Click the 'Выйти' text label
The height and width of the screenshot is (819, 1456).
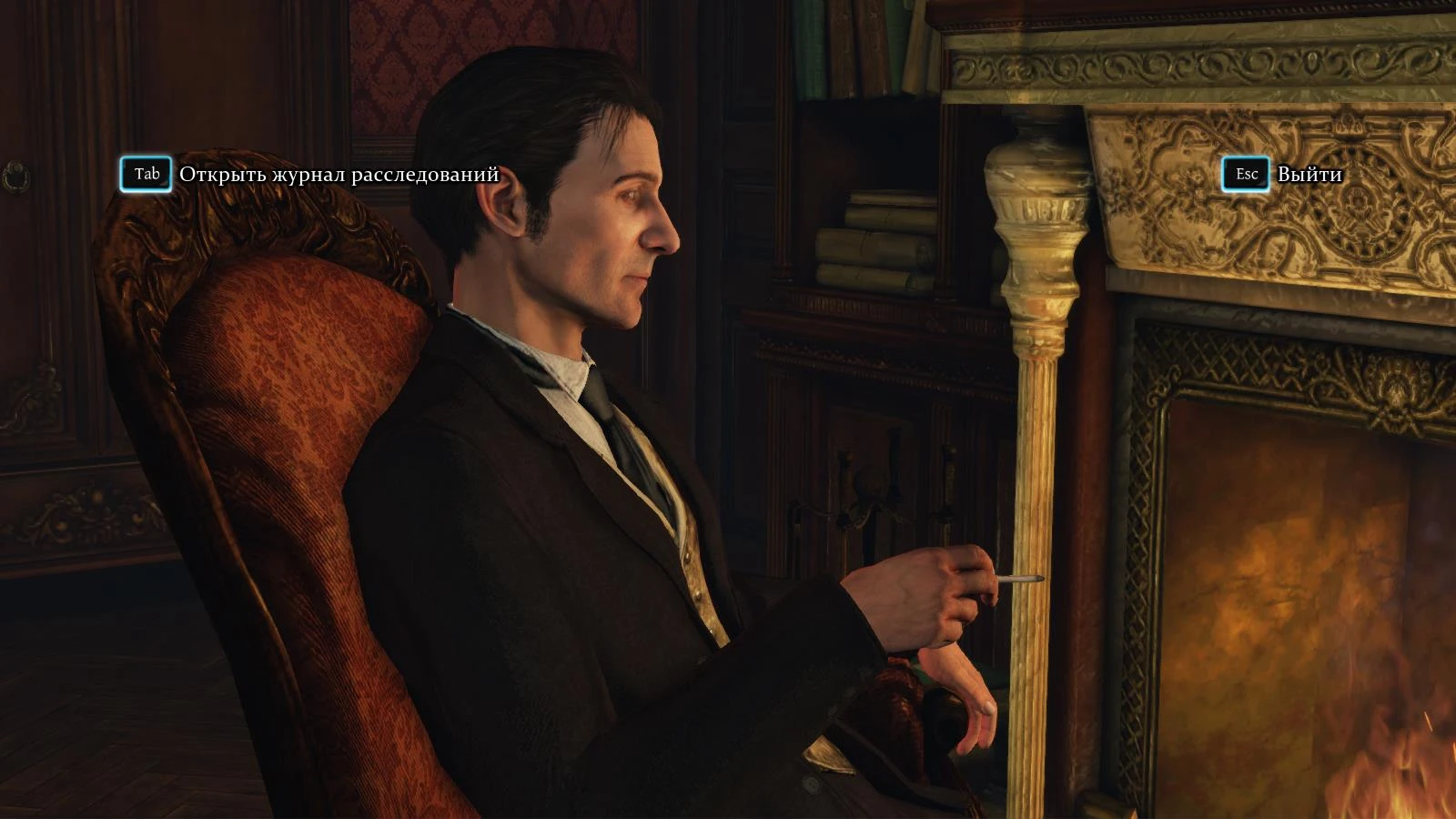pos(1309,173)
